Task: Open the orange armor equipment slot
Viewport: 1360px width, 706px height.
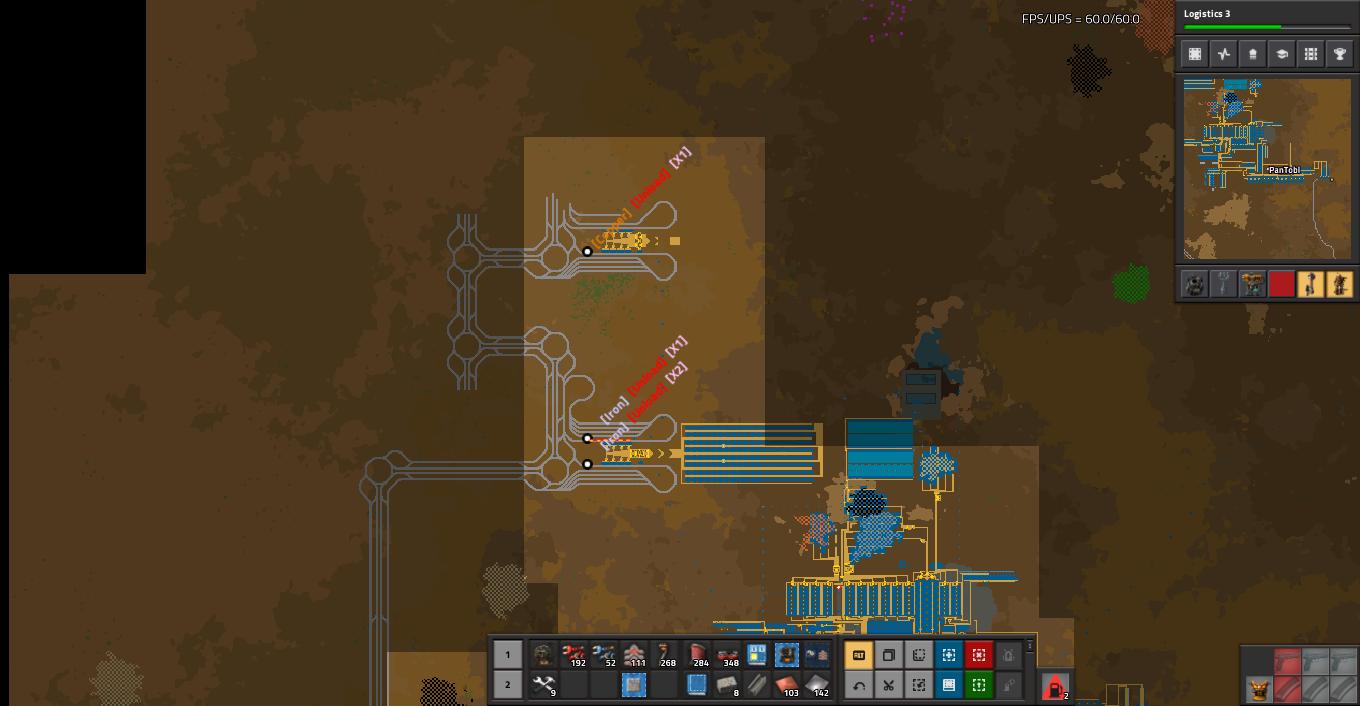Action: click(1256, 689)
